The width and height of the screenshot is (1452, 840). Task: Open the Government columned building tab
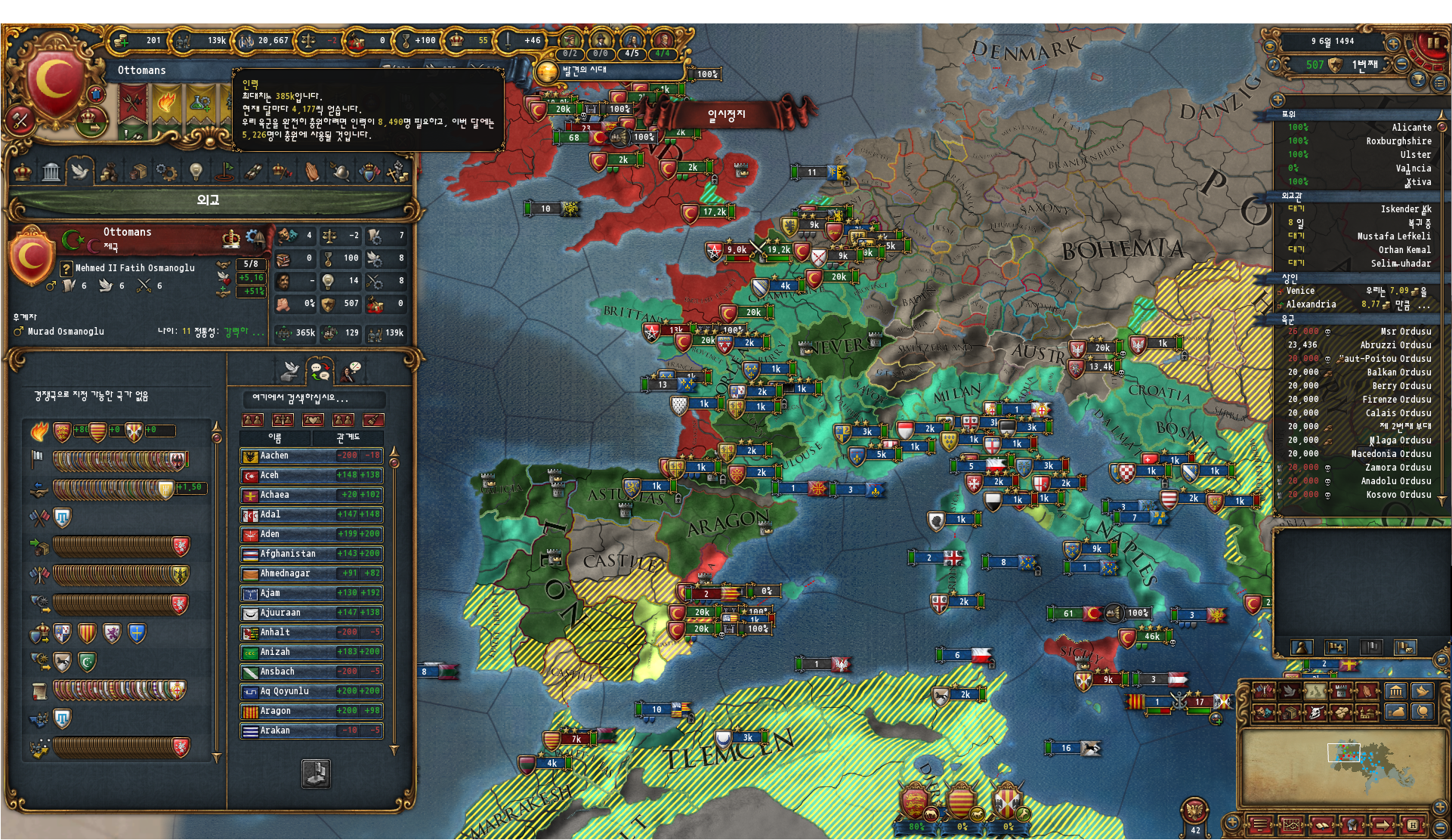tap(51, 171)
